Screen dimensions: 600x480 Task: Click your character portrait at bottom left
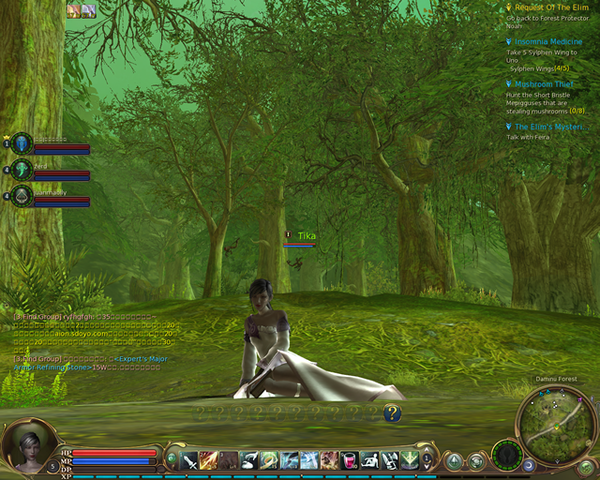[28, 447]
